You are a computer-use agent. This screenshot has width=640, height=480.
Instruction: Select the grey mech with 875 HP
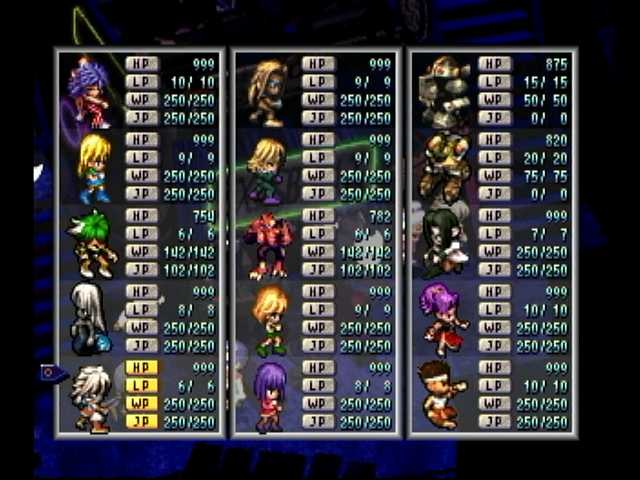pos(444,92)
